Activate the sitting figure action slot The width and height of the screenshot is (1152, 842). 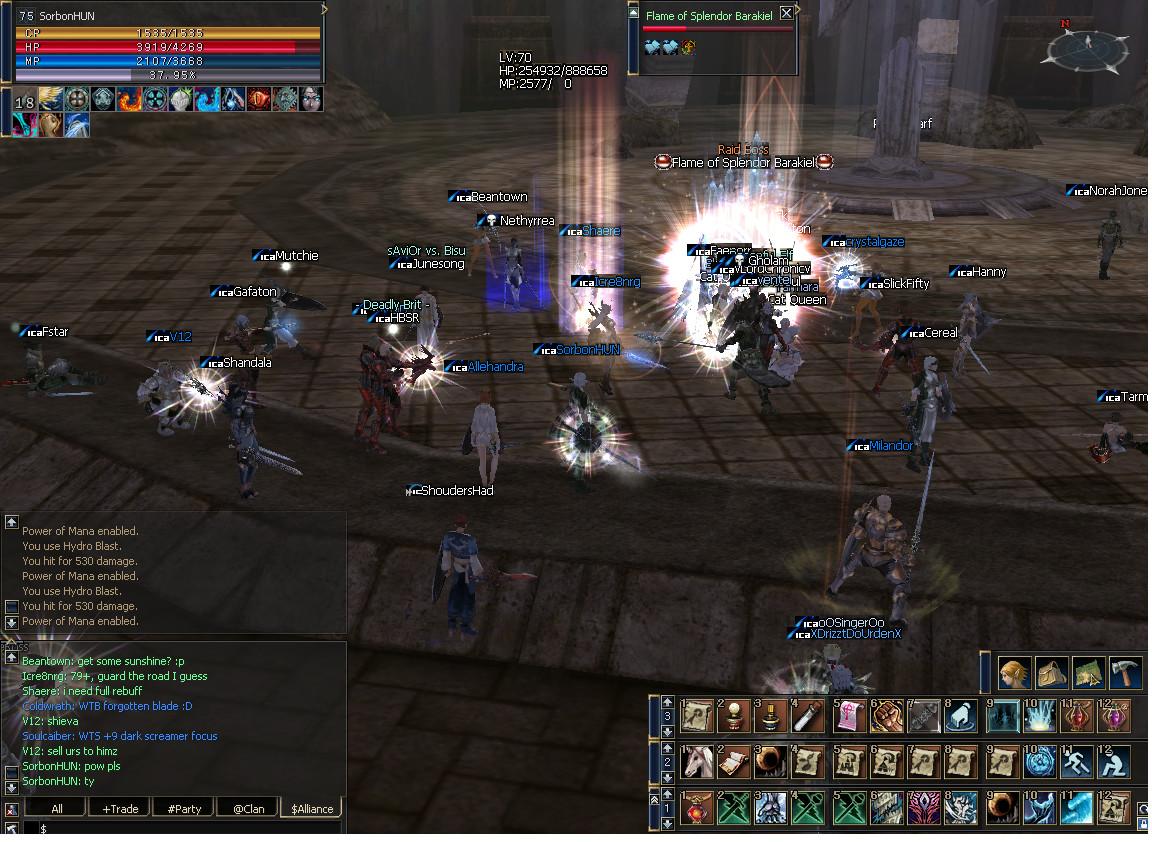1114,762
